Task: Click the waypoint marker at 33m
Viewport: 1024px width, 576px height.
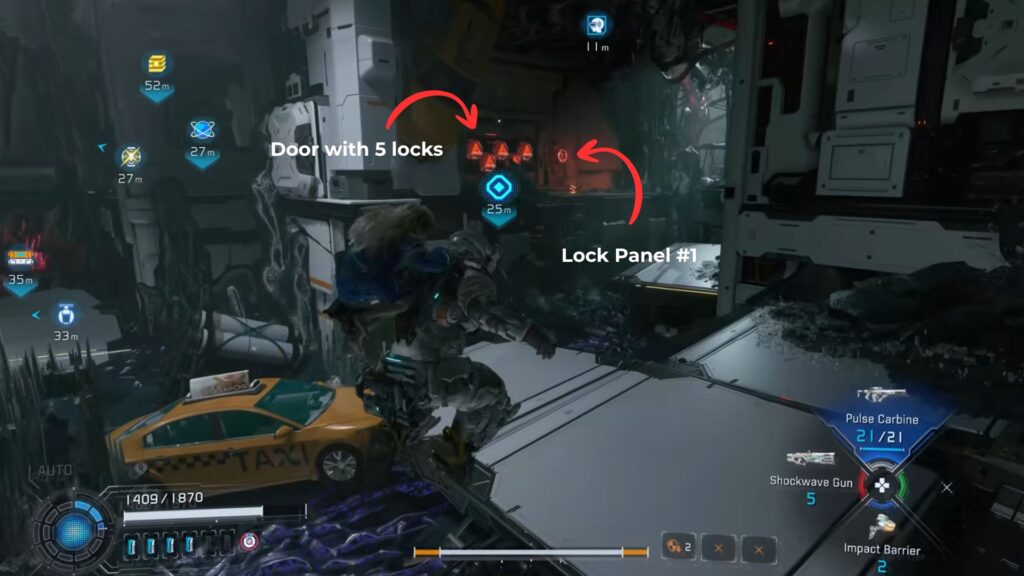Action: pos(66,312)
